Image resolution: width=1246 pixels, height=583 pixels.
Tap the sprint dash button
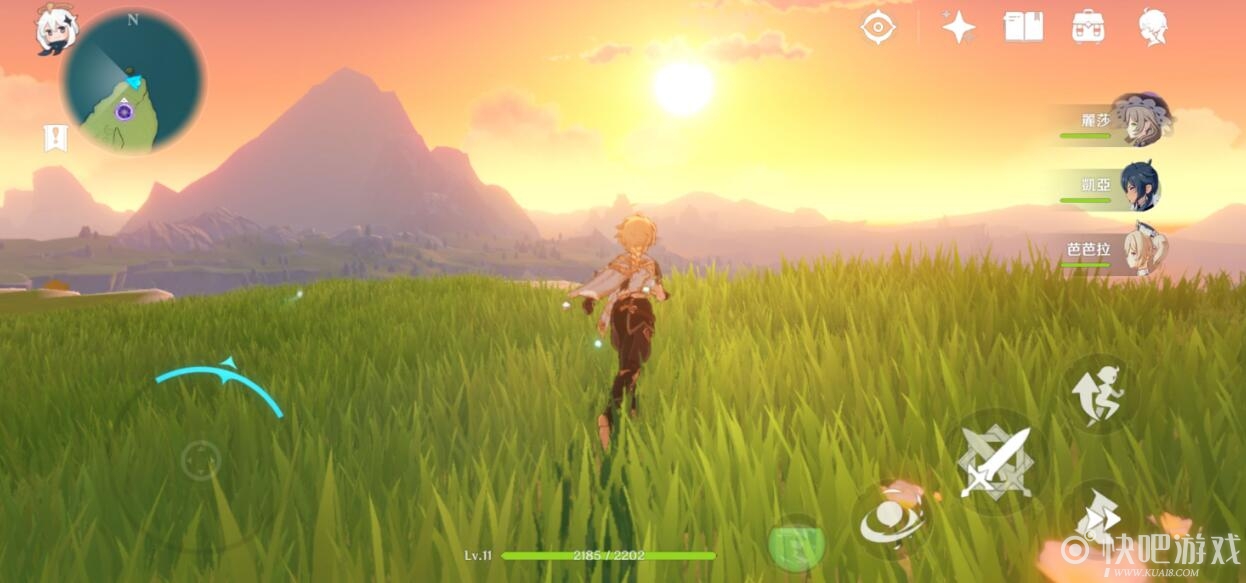pyautogui.click(x=1098, y=516)
